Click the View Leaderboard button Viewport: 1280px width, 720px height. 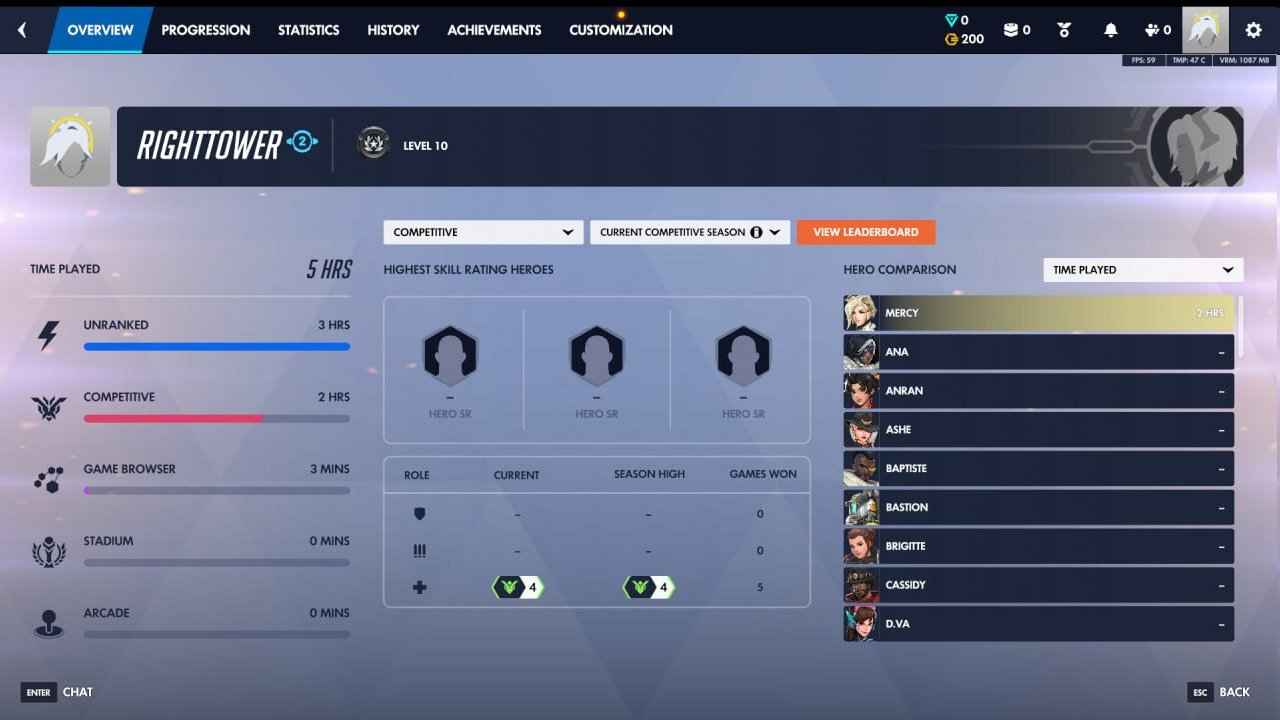pyautogui.click(x=866, y=231)
